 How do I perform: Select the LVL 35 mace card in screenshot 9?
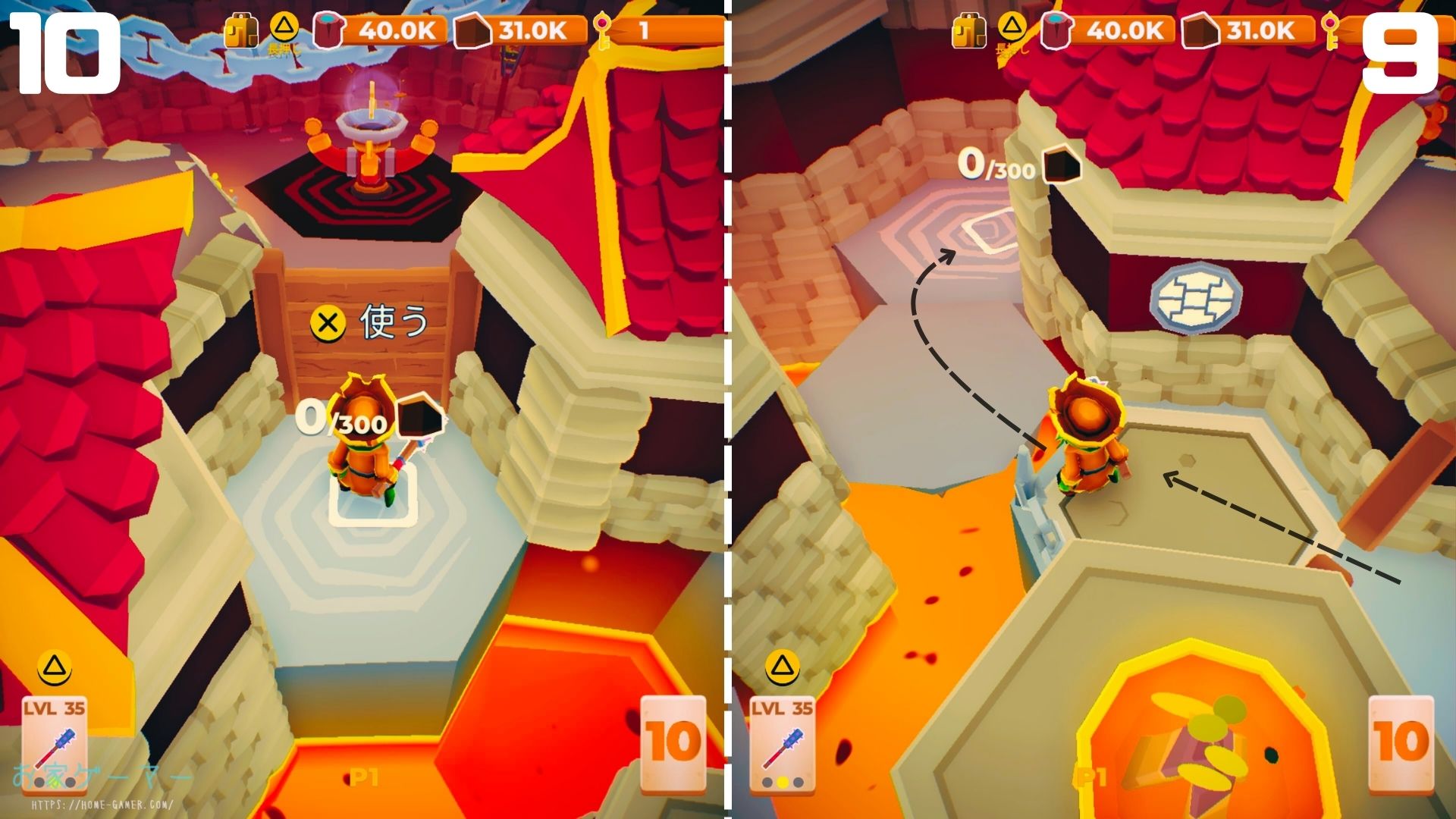pos(782,742)
